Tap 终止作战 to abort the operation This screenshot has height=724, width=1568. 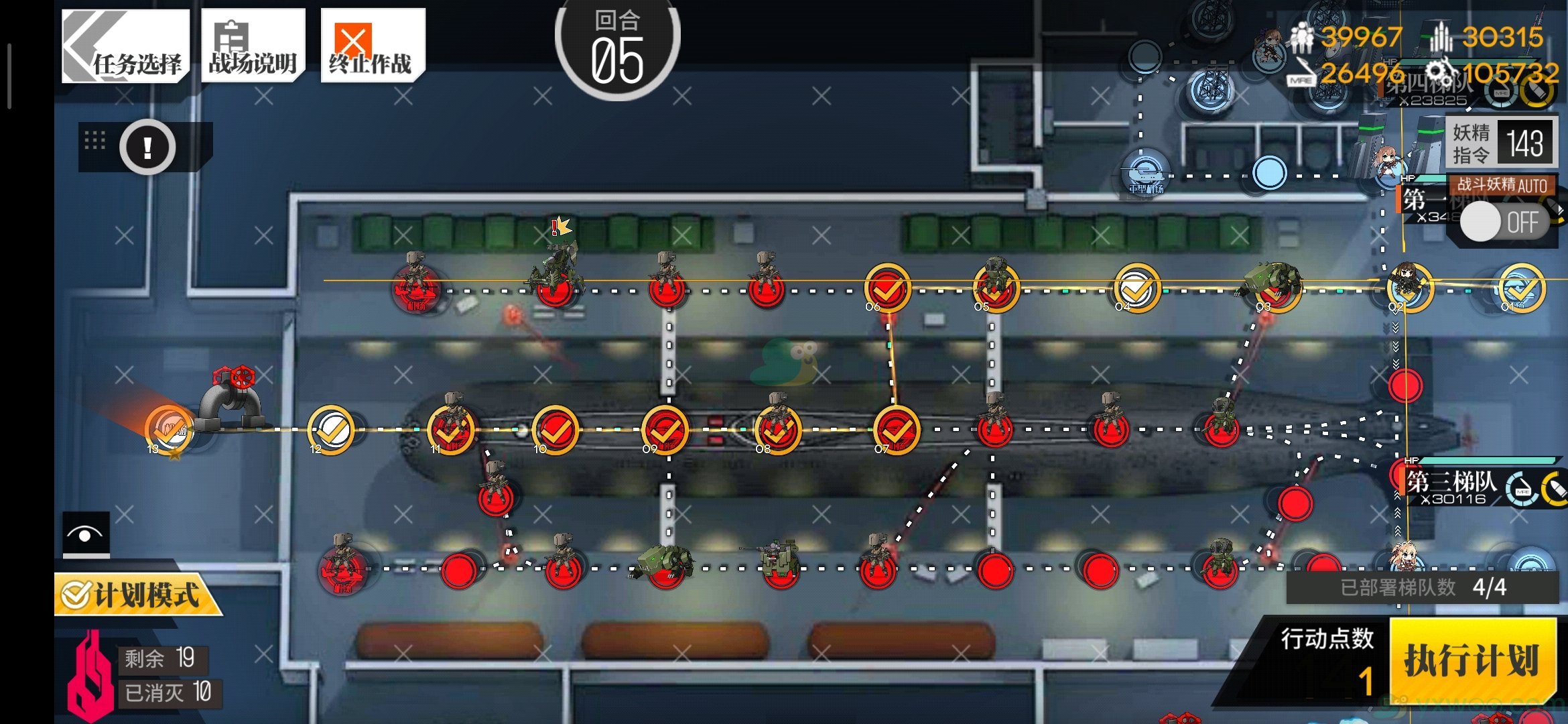point(372,46)
